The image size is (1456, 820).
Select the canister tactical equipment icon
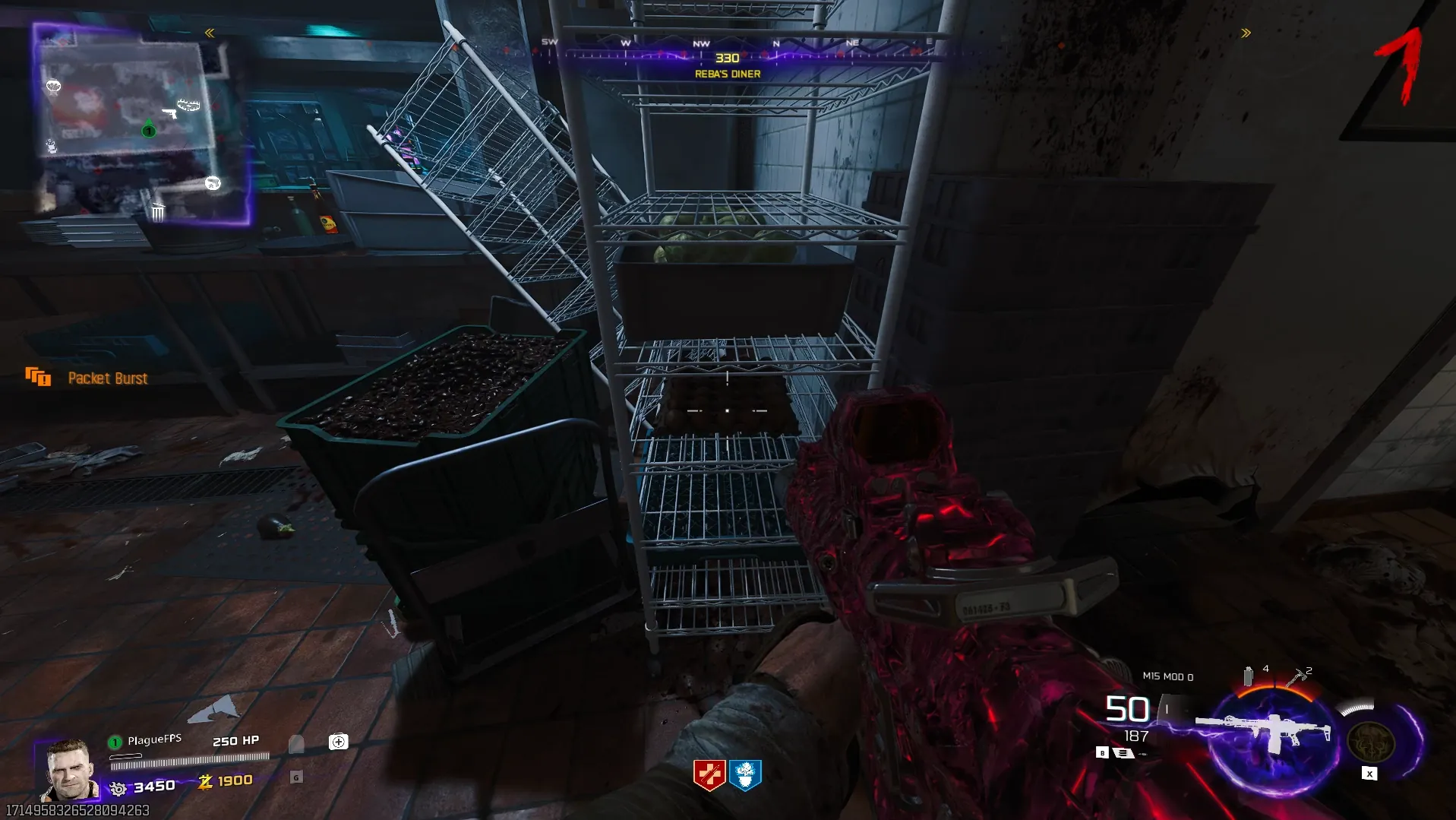[x=1248, y=676]
